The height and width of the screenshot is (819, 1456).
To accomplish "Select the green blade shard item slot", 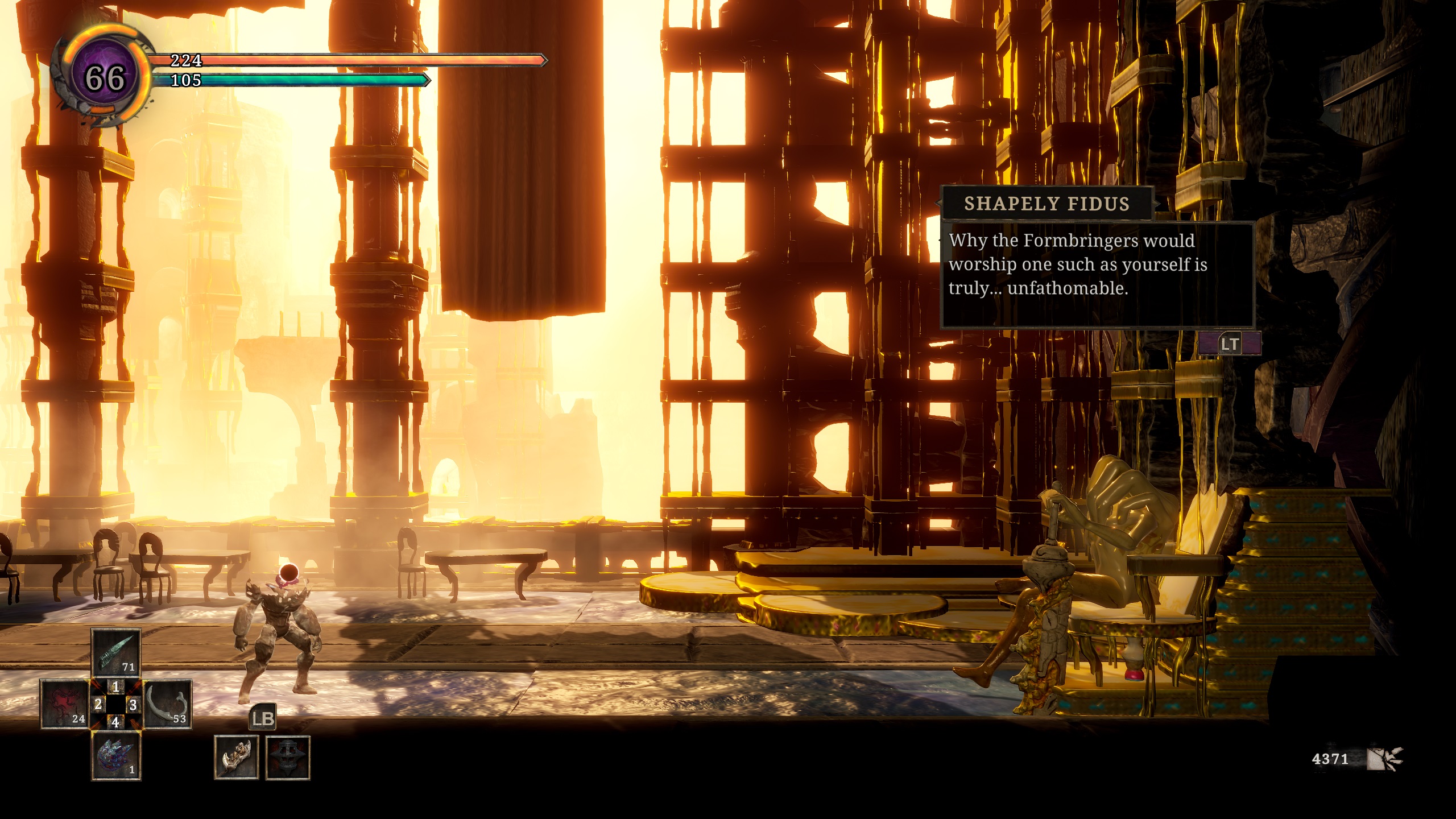I will [x=116, y=653].
